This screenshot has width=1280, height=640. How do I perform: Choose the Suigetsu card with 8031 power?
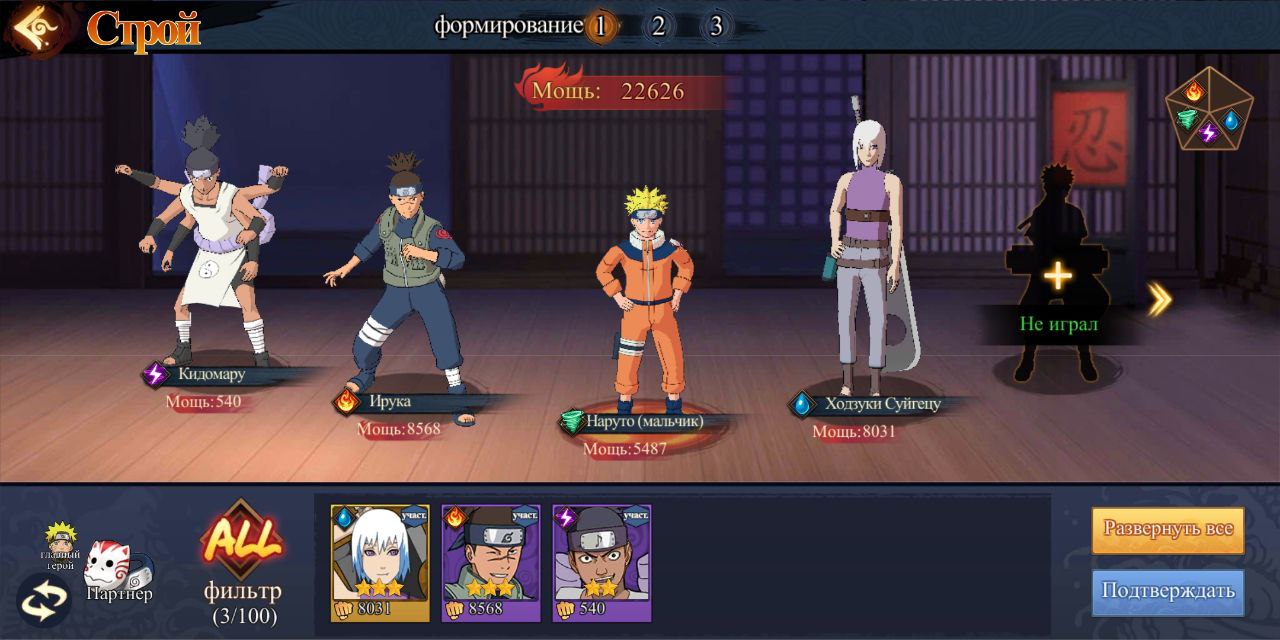(x=380, y=563)
